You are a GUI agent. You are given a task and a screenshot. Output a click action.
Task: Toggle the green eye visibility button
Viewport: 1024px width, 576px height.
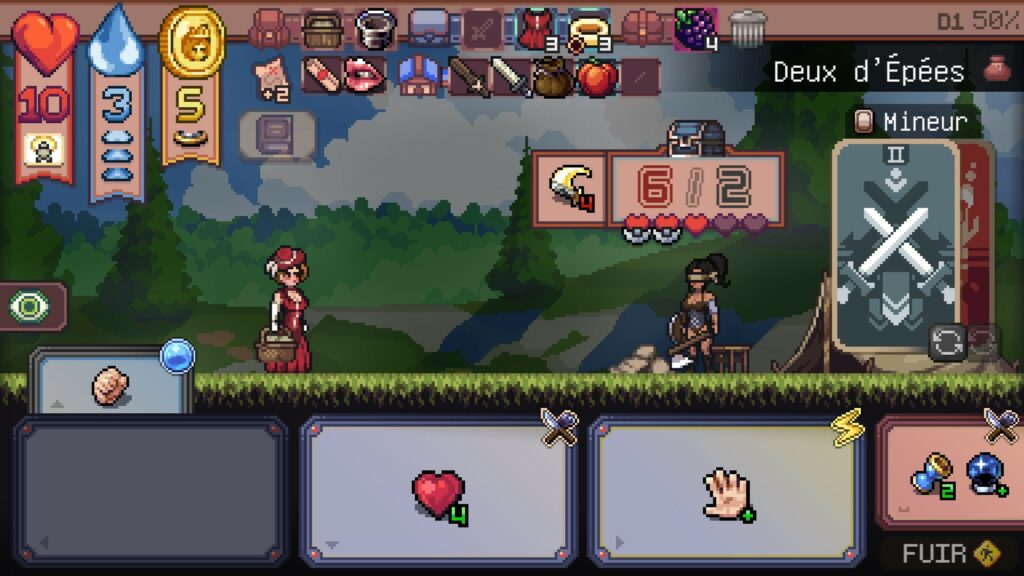[x=30, y=306]
